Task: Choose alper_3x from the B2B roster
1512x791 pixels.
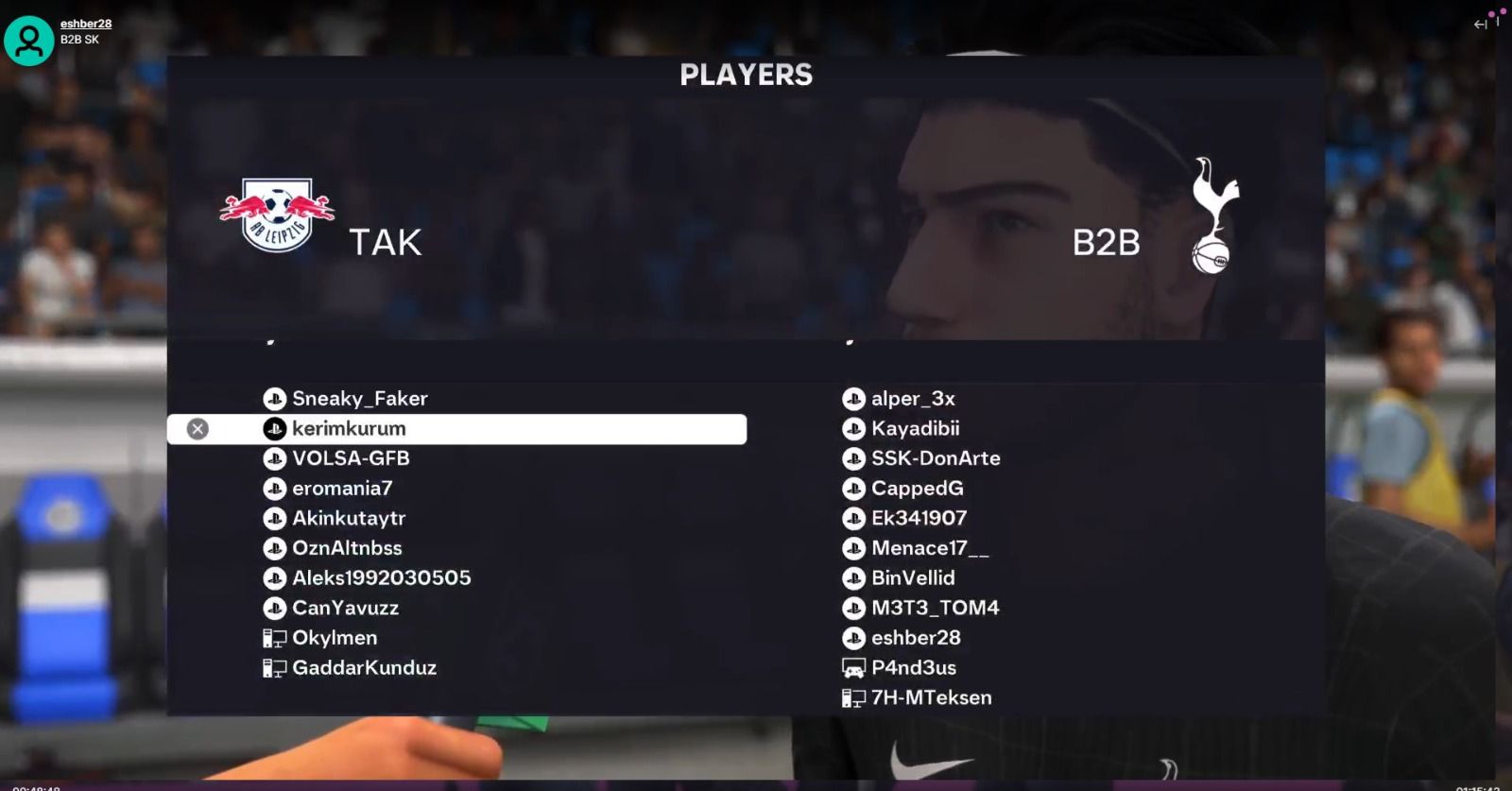Action: [x=912, y=399]
